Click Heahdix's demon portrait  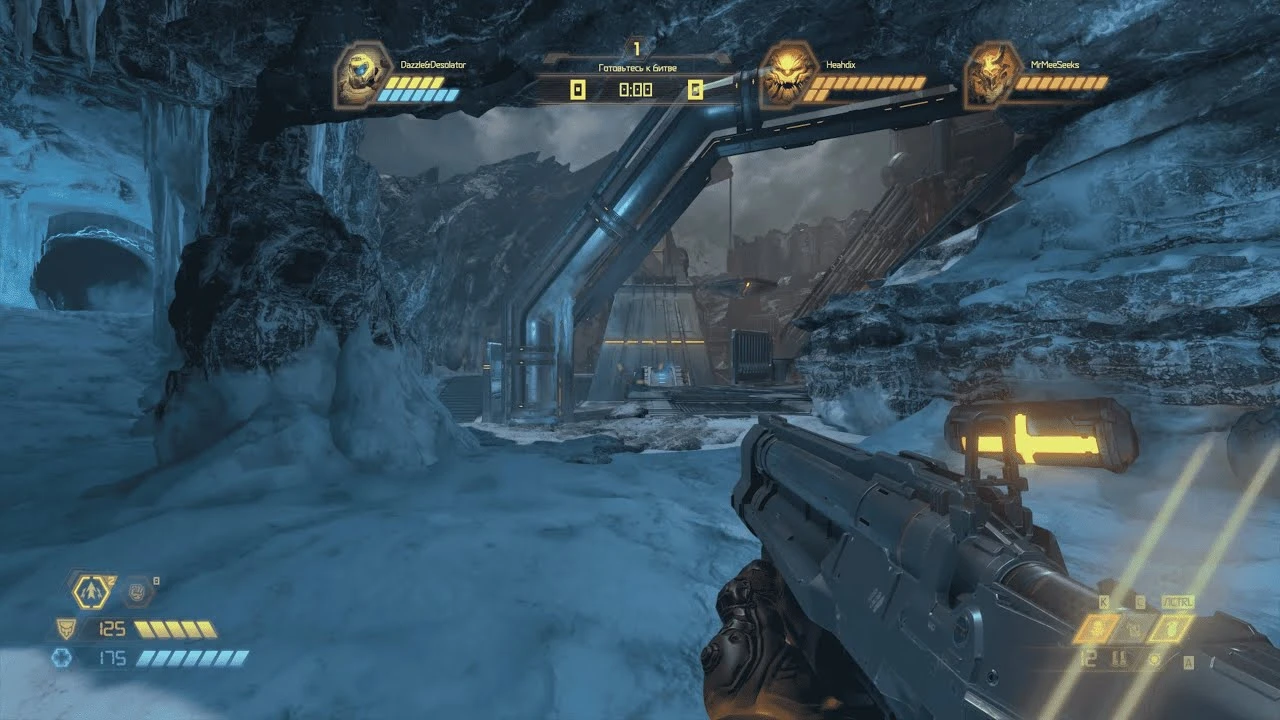coord(790,74)
